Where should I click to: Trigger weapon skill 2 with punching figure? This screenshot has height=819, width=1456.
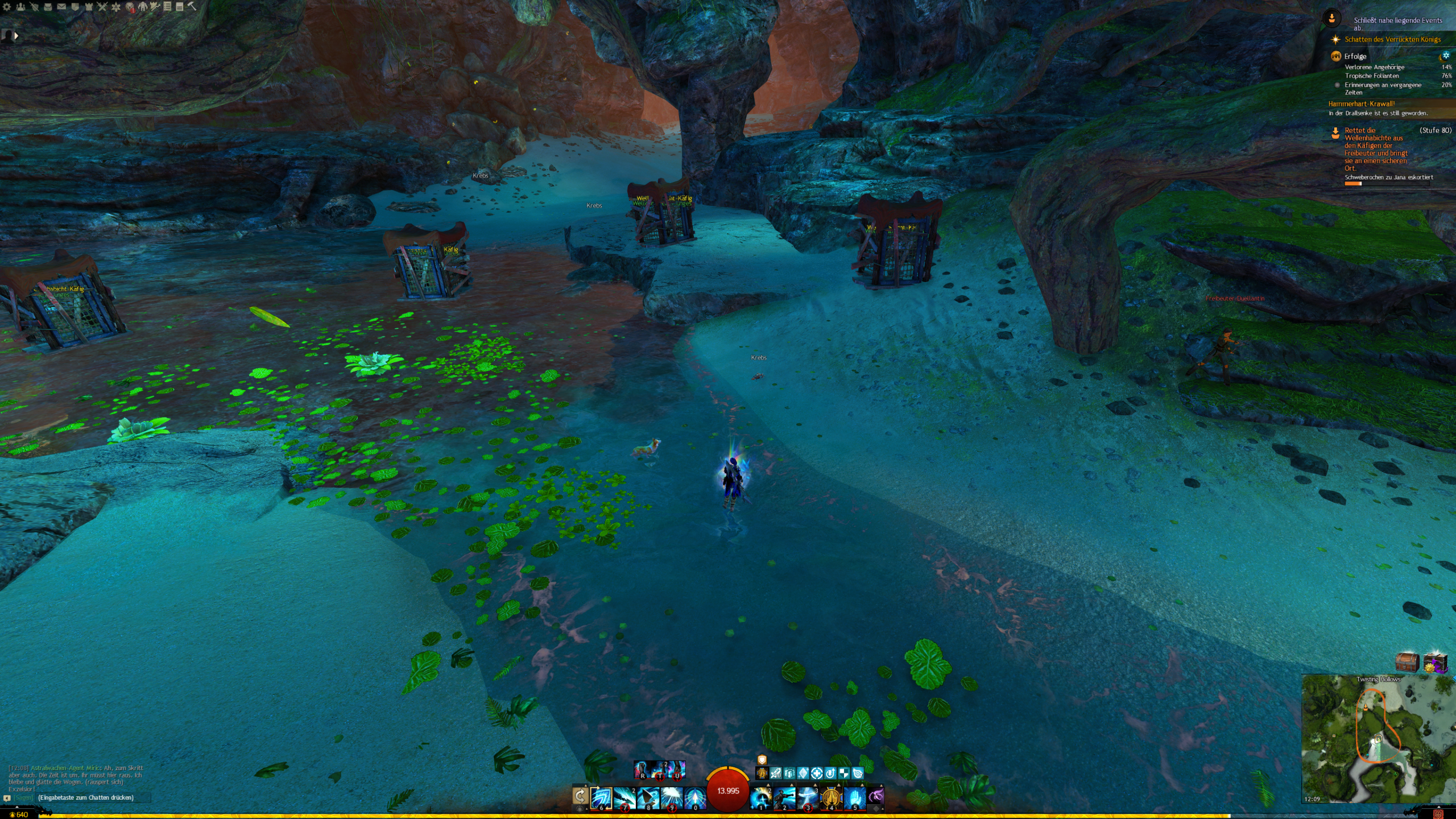click(x=784, y=797)
